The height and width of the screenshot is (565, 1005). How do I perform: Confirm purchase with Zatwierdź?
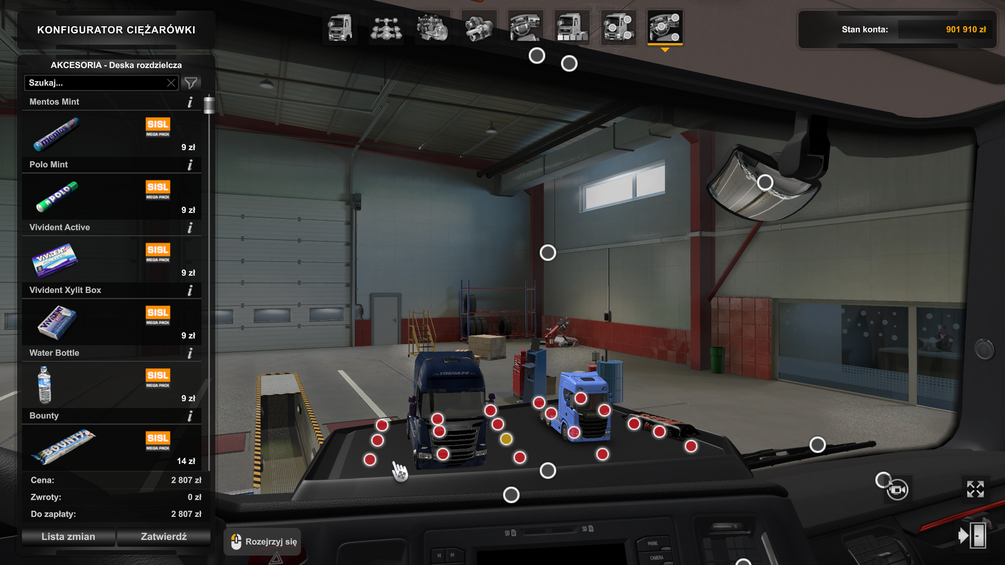pyautogui.click(x=164, y=537)
